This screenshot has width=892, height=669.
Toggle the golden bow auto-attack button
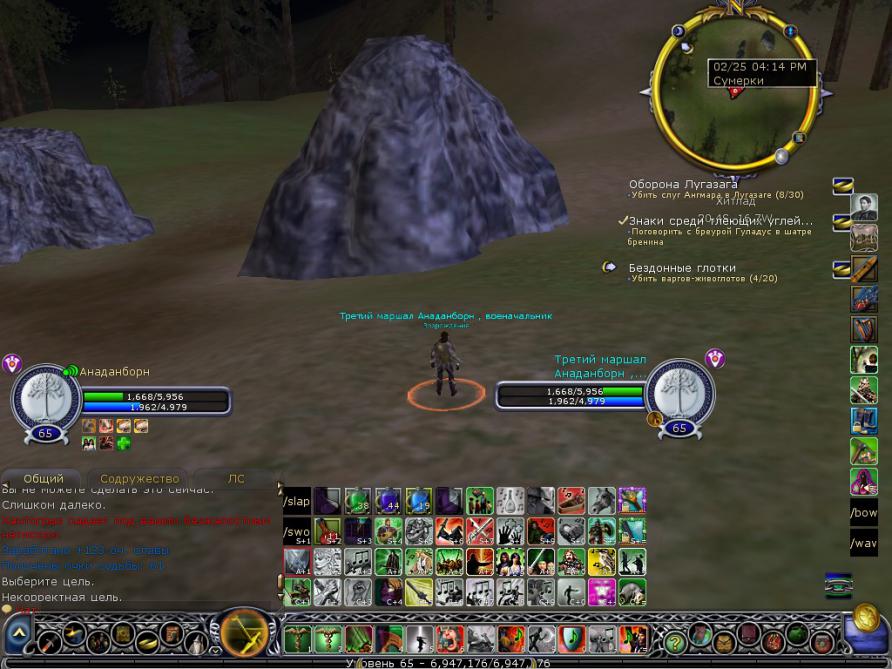click(242, 633)
